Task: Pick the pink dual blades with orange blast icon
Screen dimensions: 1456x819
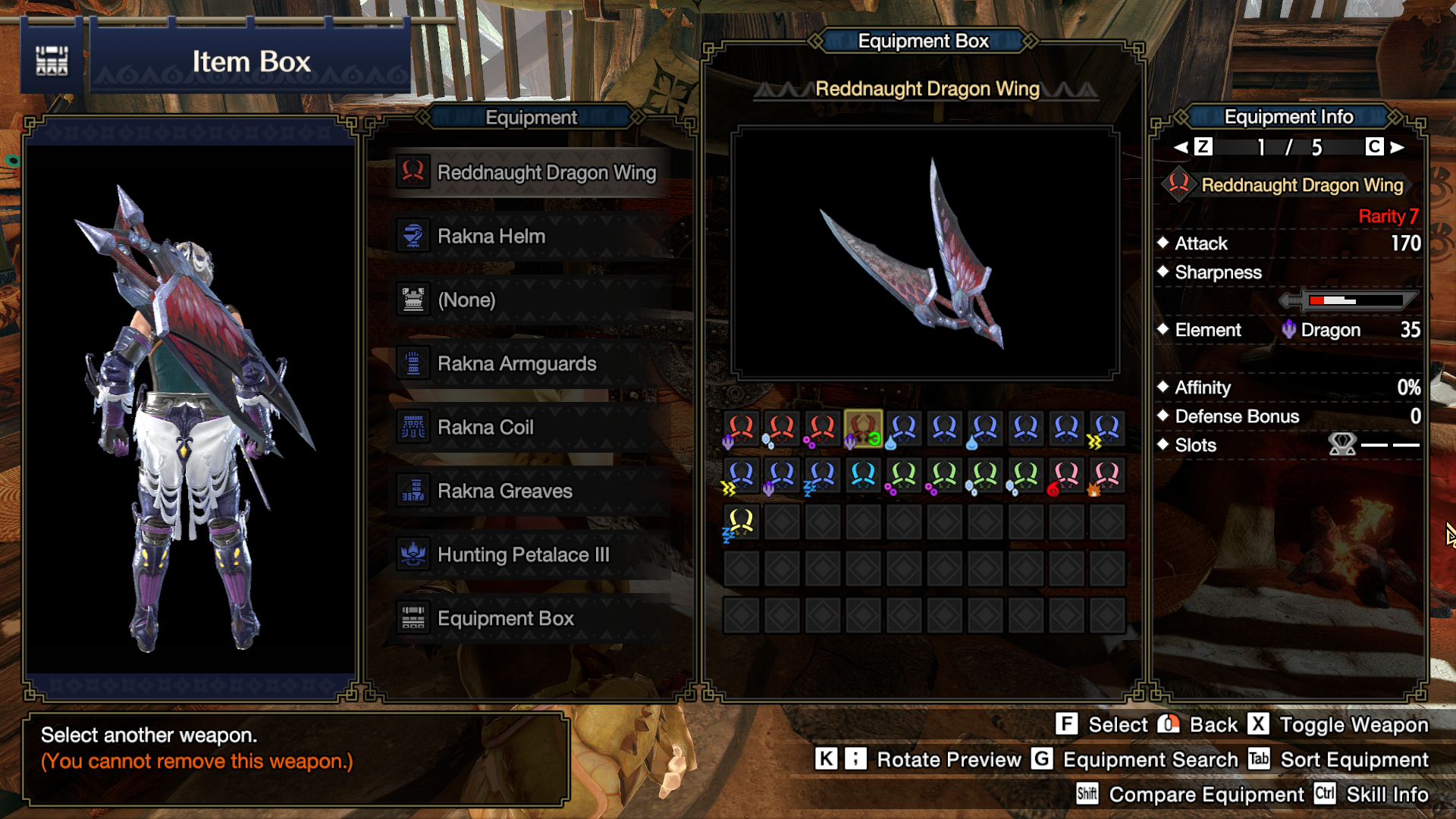Action: pyautogui.click(x=1106, y=476)
